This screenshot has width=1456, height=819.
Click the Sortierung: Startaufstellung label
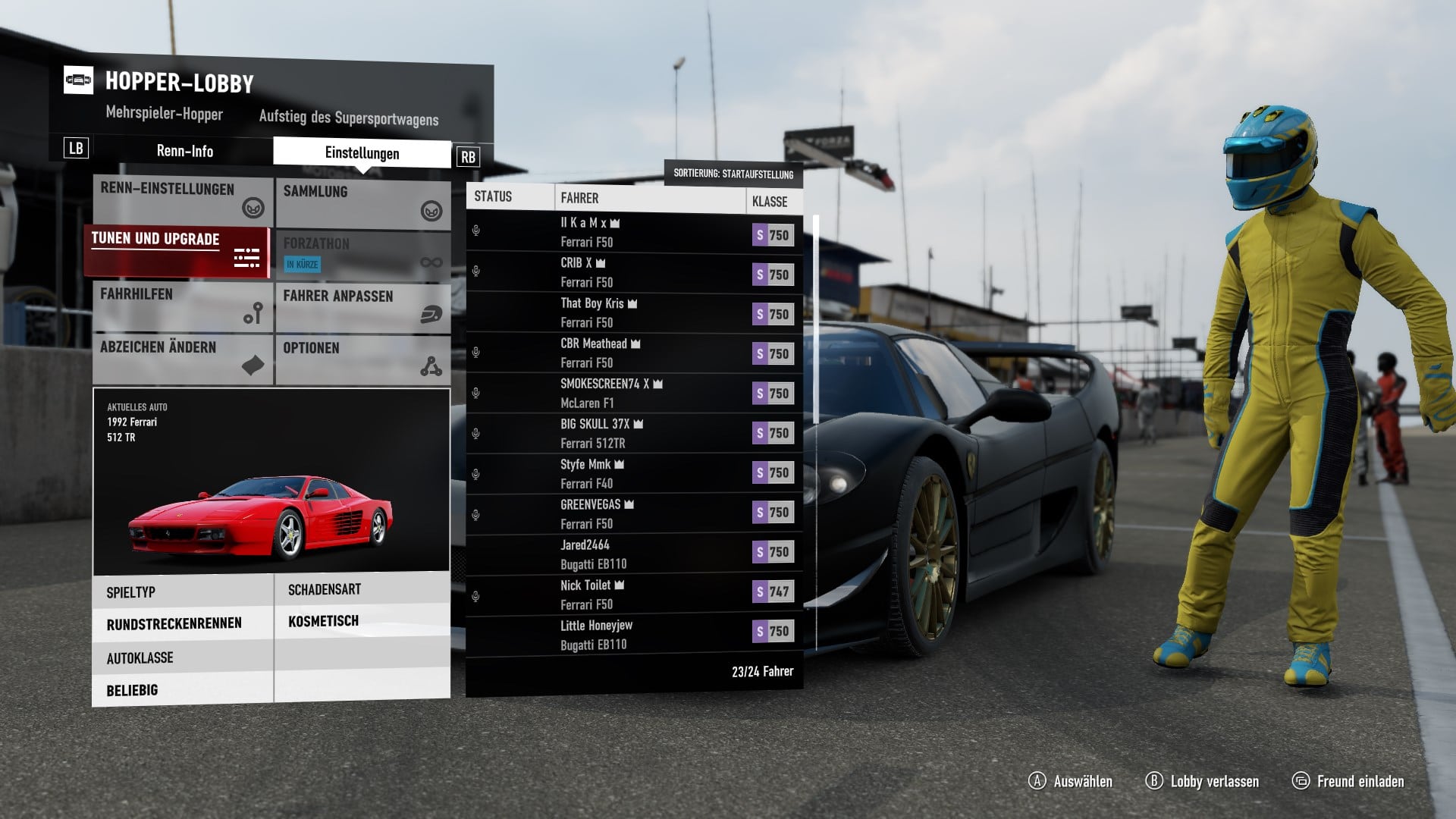point(733,174)
